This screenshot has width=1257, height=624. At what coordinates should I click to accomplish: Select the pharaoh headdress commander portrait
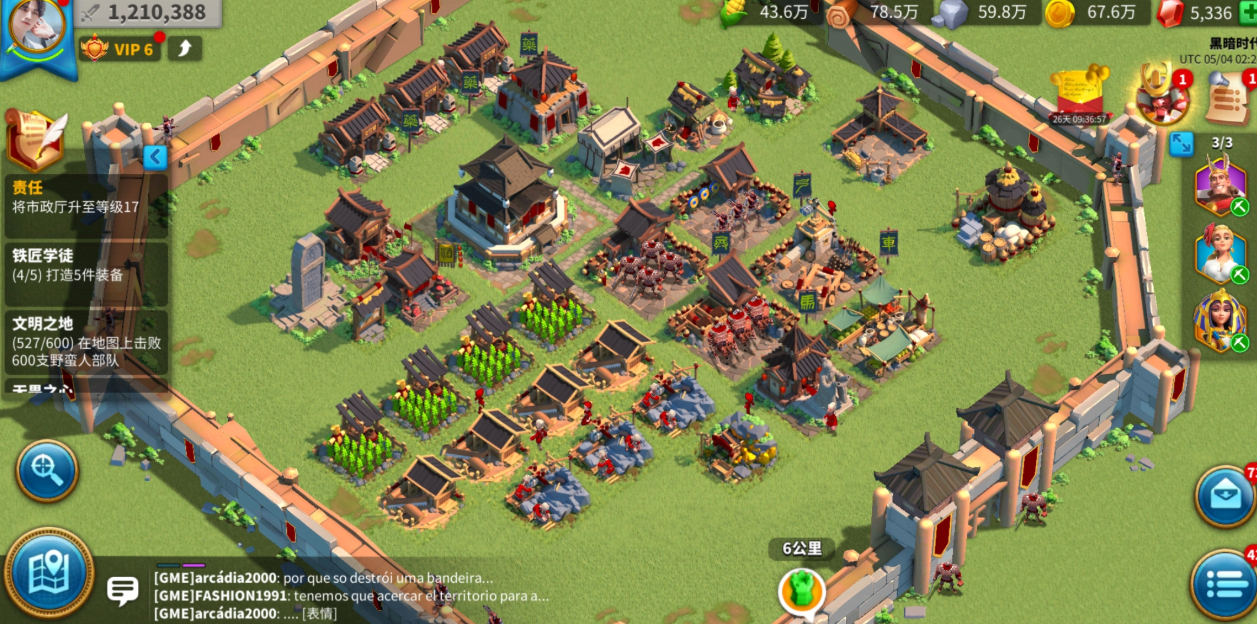coord(1221,320)
